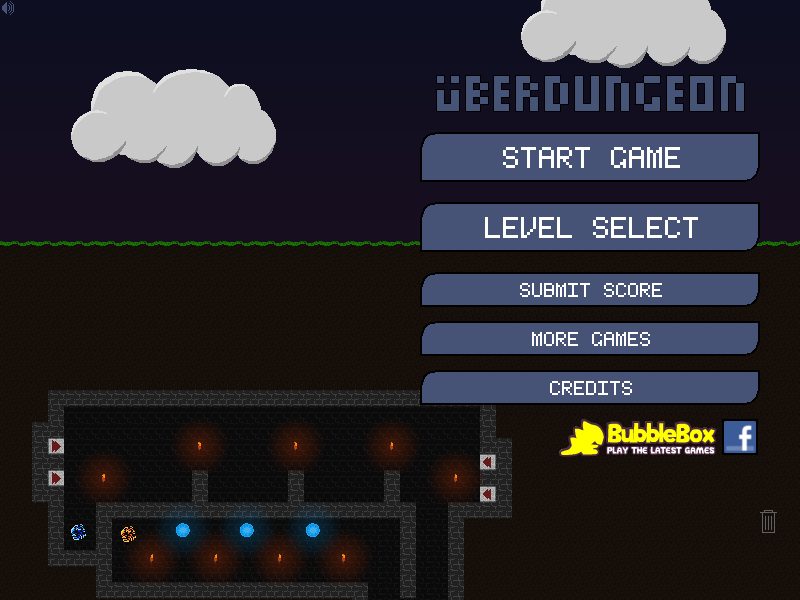This screenshot has height=600, width=800.
Task: Show the Credits screen
Action: pos(590,388)
